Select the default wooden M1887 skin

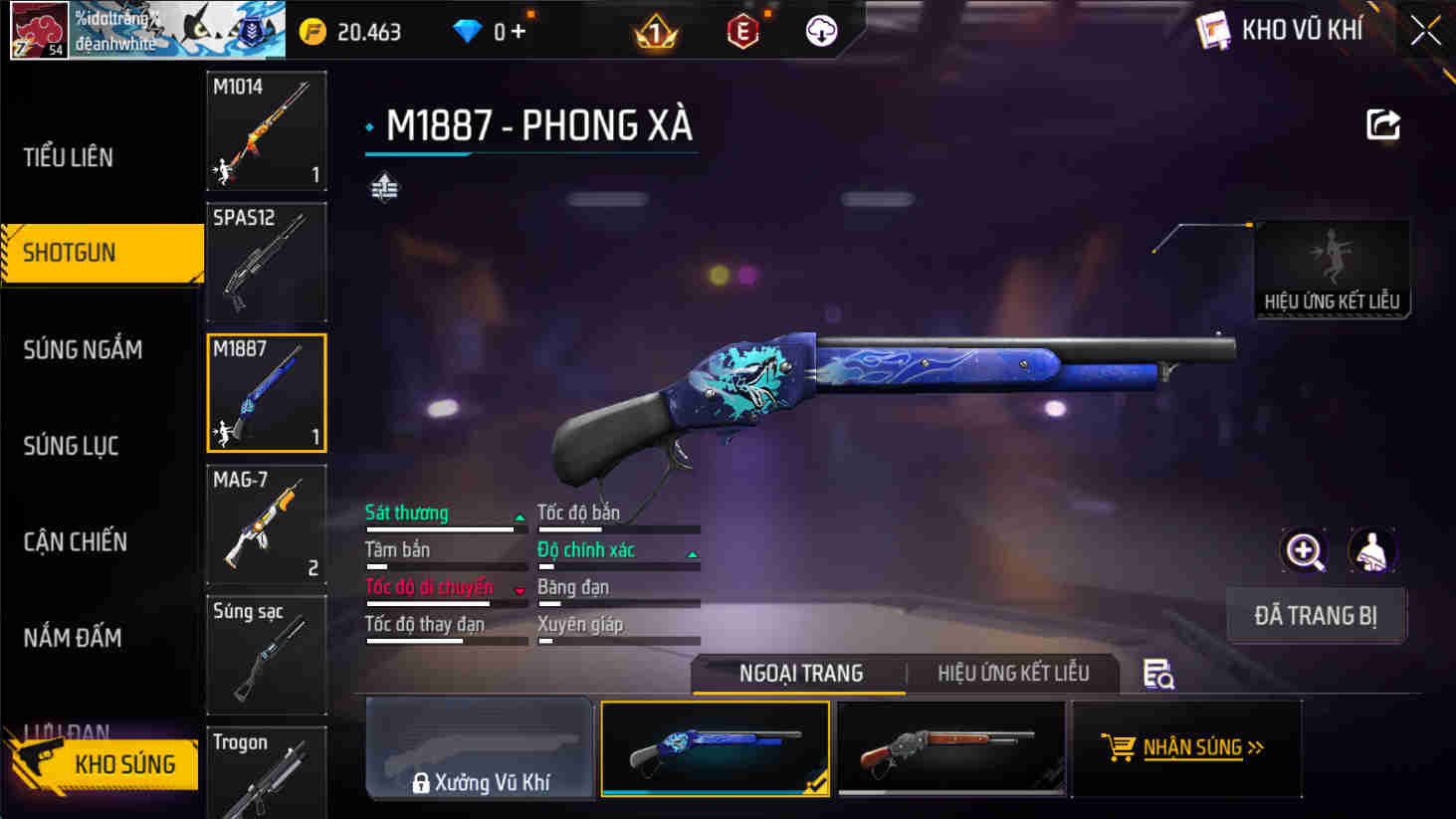coord(949,747)
